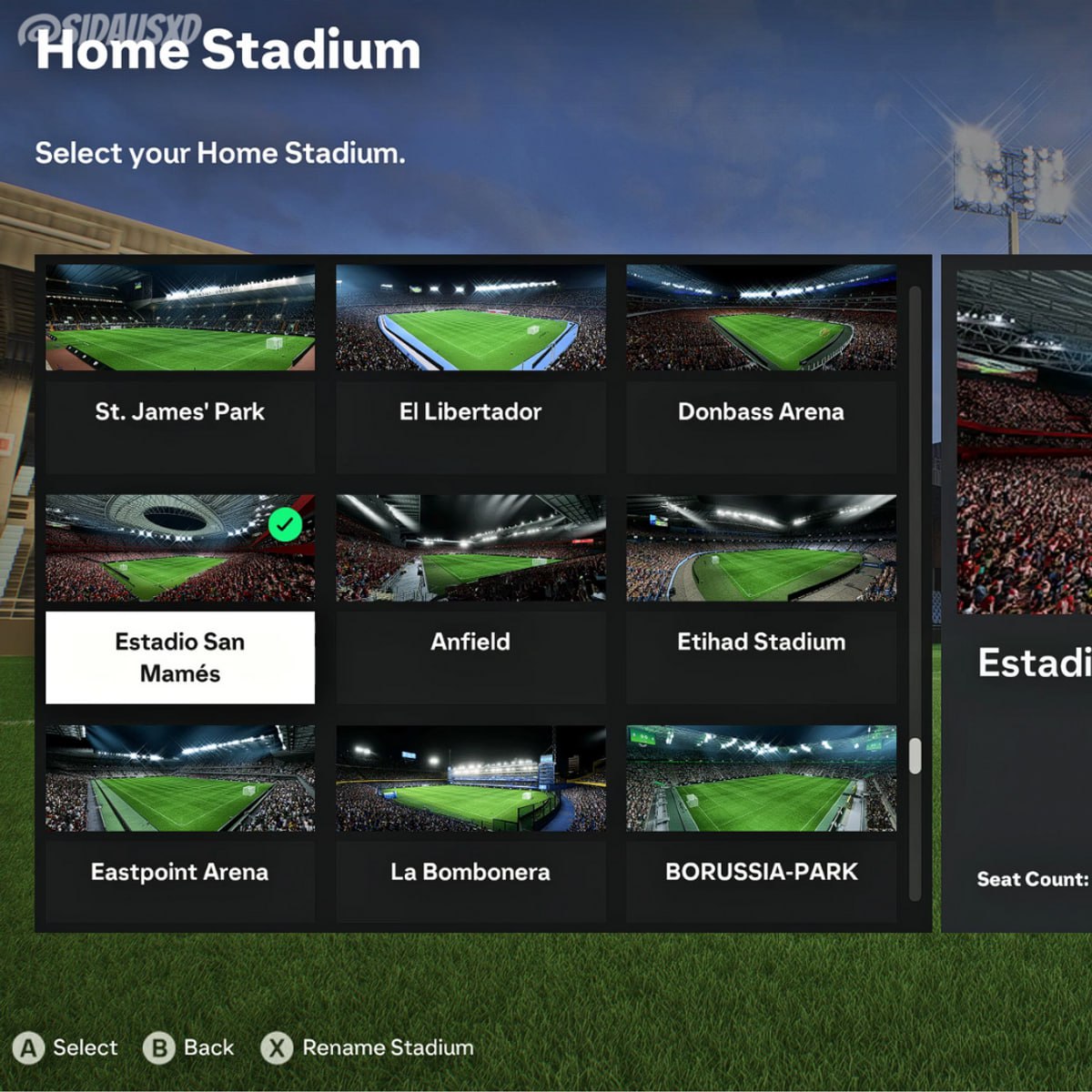Choose La Bombonera stadium tile
The height and width of the screenshot is (1092, 1092).
click(470, 828)
